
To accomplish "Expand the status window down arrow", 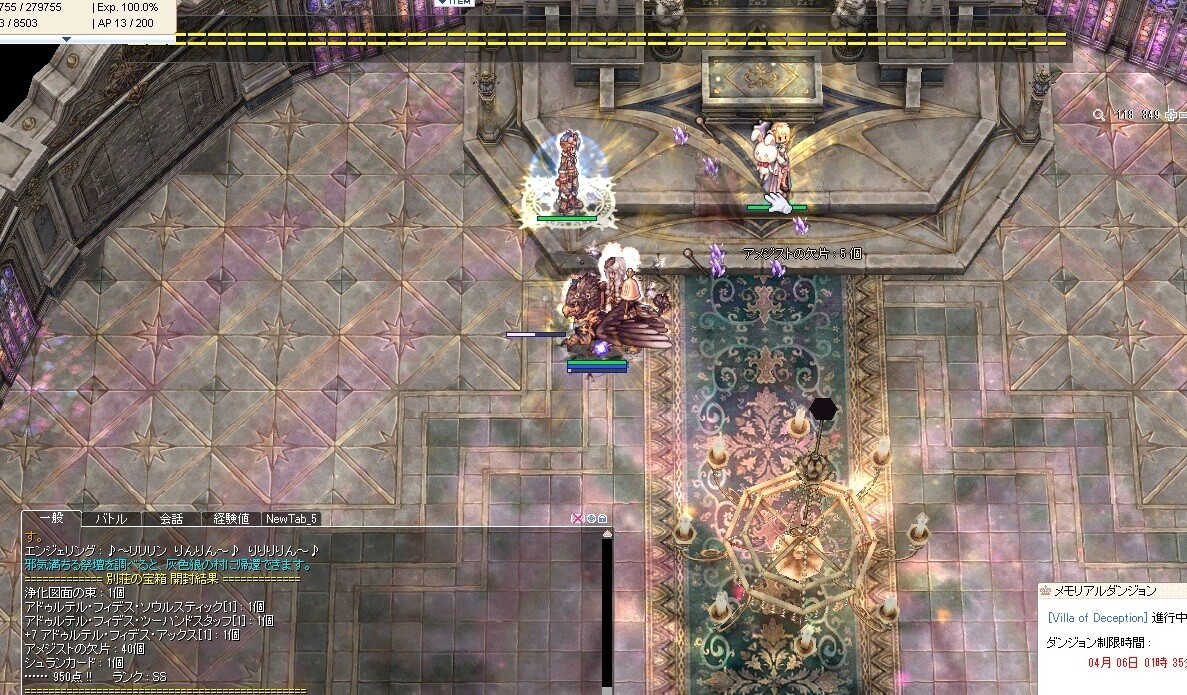I will tap(66, 39).
